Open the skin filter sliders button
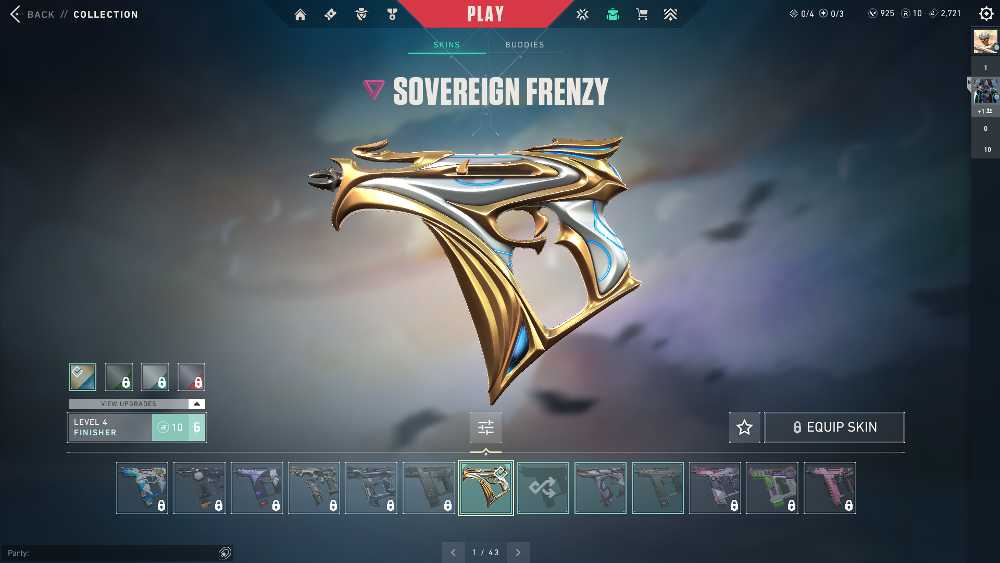Screen dimensions: 1000x563 click(x=486, y=427)
